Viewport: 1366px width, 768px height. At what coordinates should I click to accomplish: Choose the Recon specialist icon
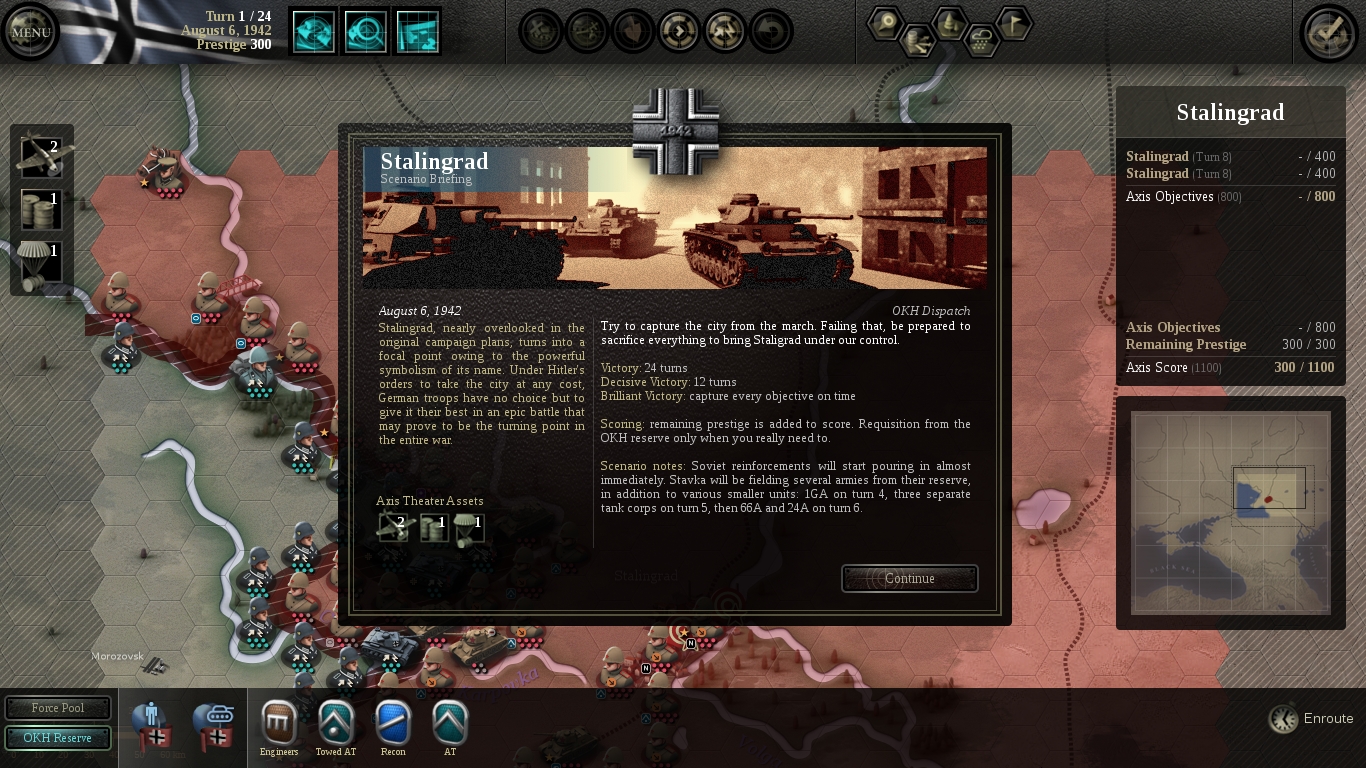click(393, 723)
